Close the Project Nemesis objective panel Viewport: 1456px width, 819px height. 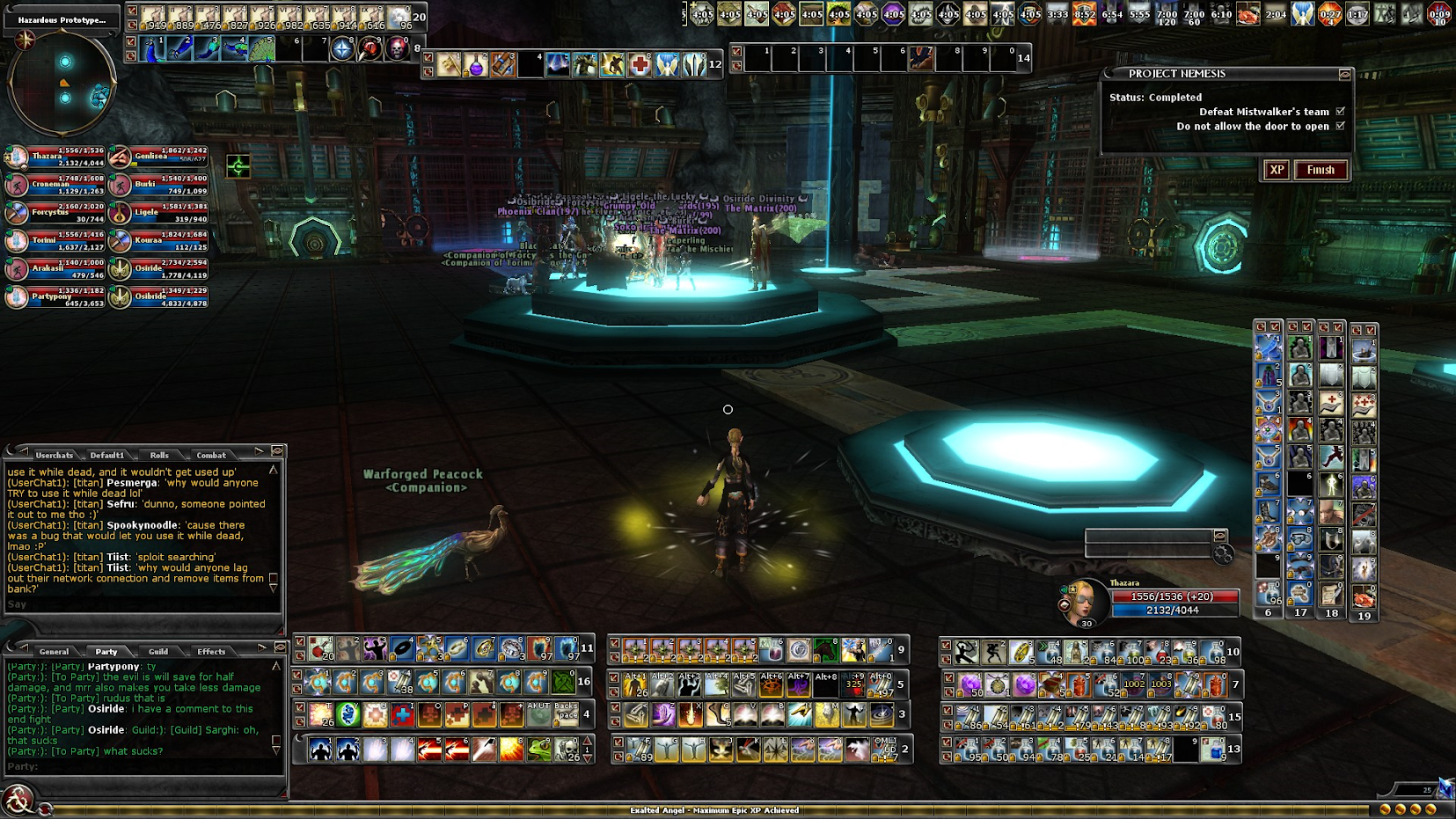click(x=1344, y=75)
